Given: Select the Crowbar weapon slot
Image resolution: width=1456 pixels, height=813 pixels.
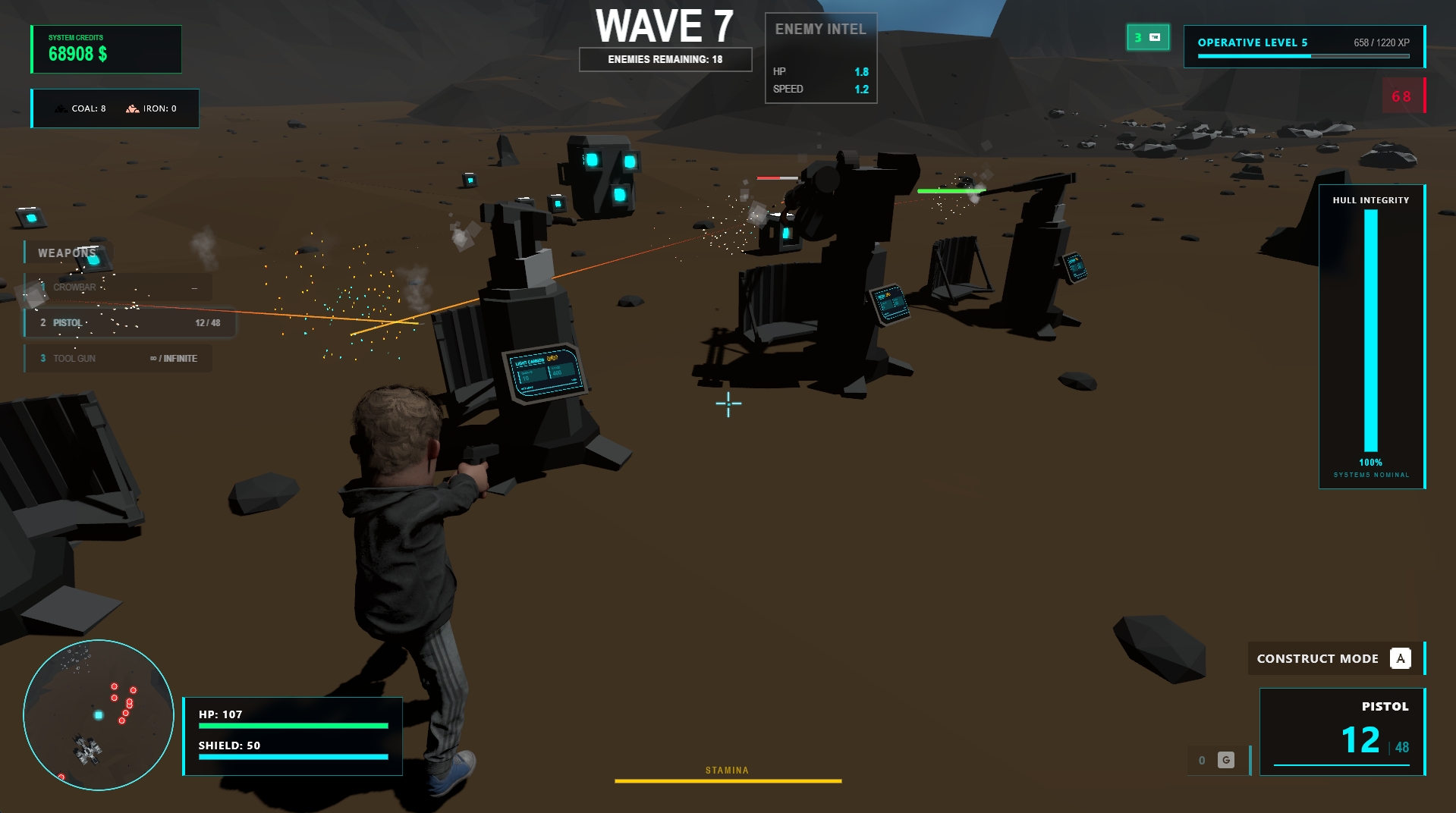Looking at the screenshot, I should pos(118,287).
